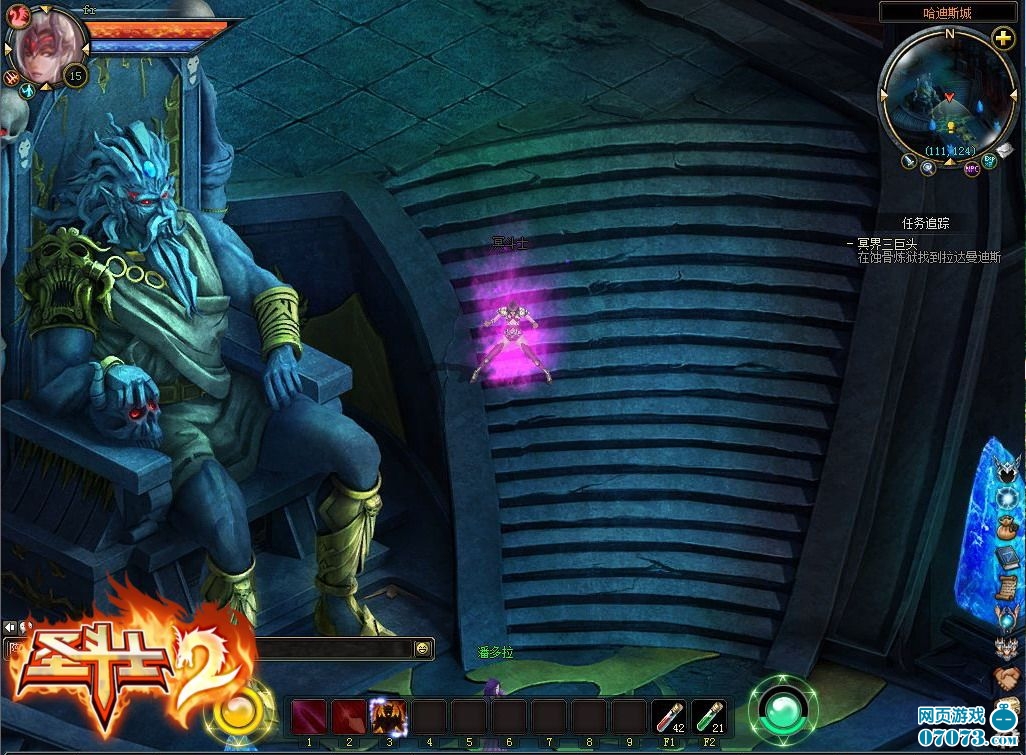Open the magnifying glass search icon
Screen dimensions: 1026x755
point(928,168)
